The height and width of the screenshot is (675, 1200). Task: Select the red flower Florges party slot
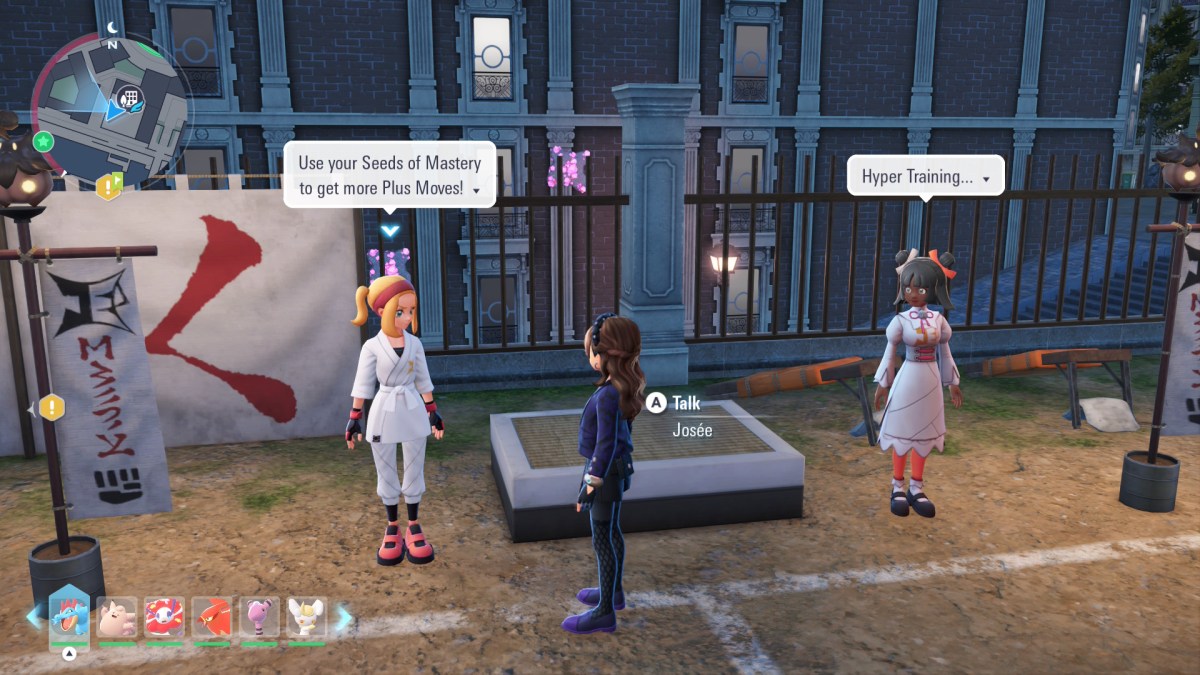point(164,618)
